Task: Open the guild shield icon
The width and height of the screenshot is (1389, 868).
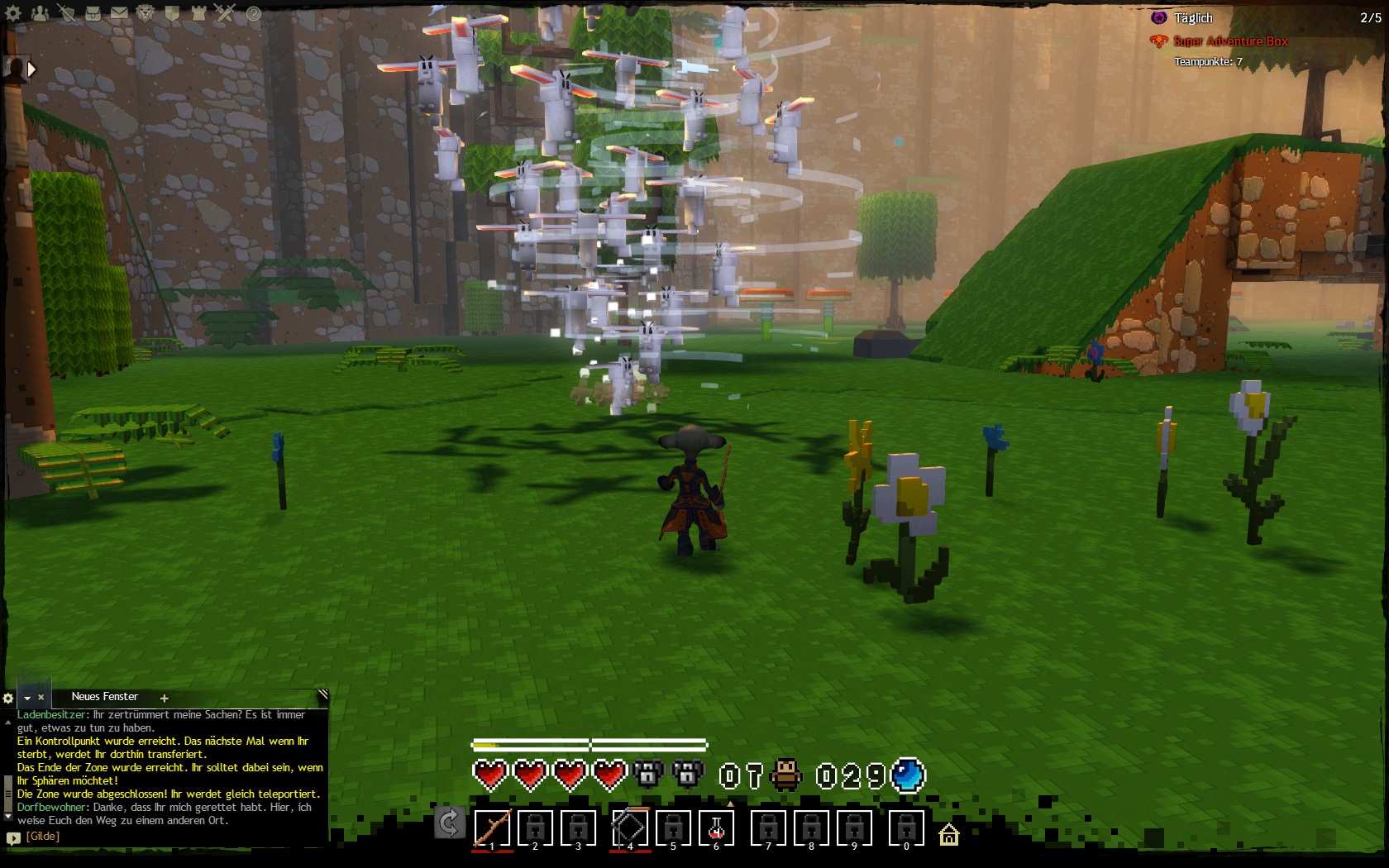Action: click(x=172, y=12)
